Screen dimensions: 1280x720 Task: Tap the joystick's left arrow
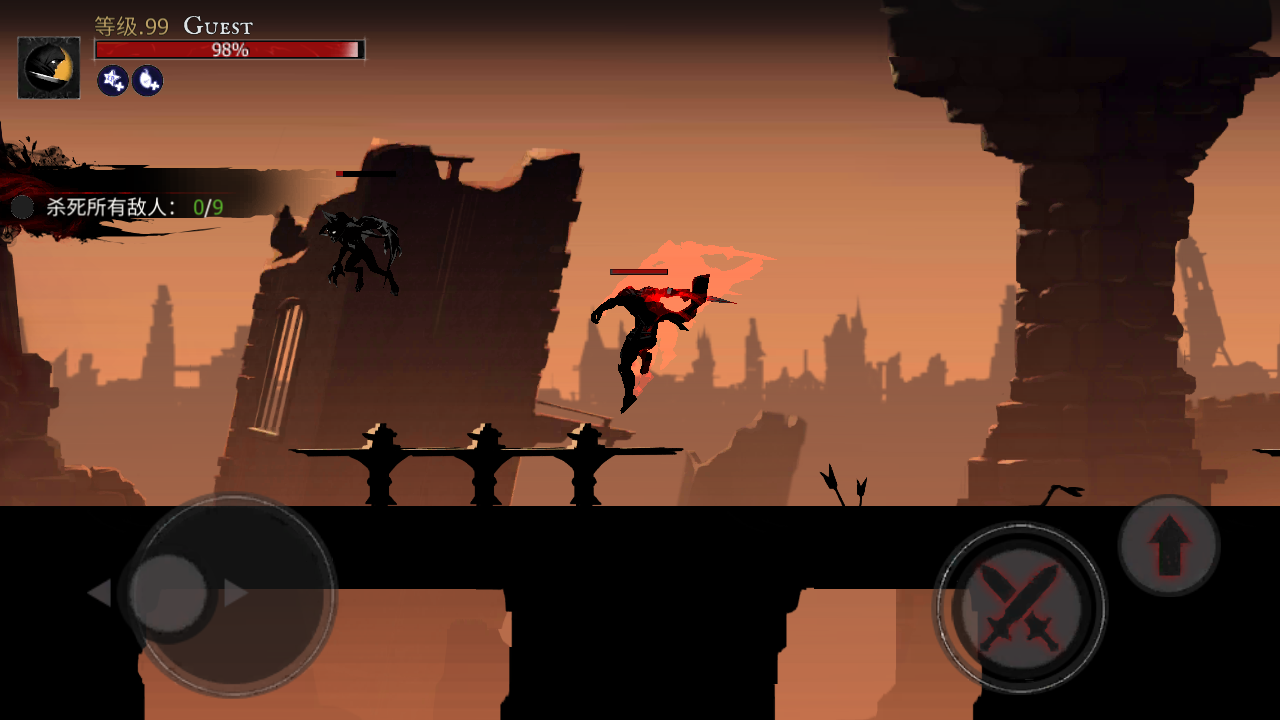click(99, 593)
